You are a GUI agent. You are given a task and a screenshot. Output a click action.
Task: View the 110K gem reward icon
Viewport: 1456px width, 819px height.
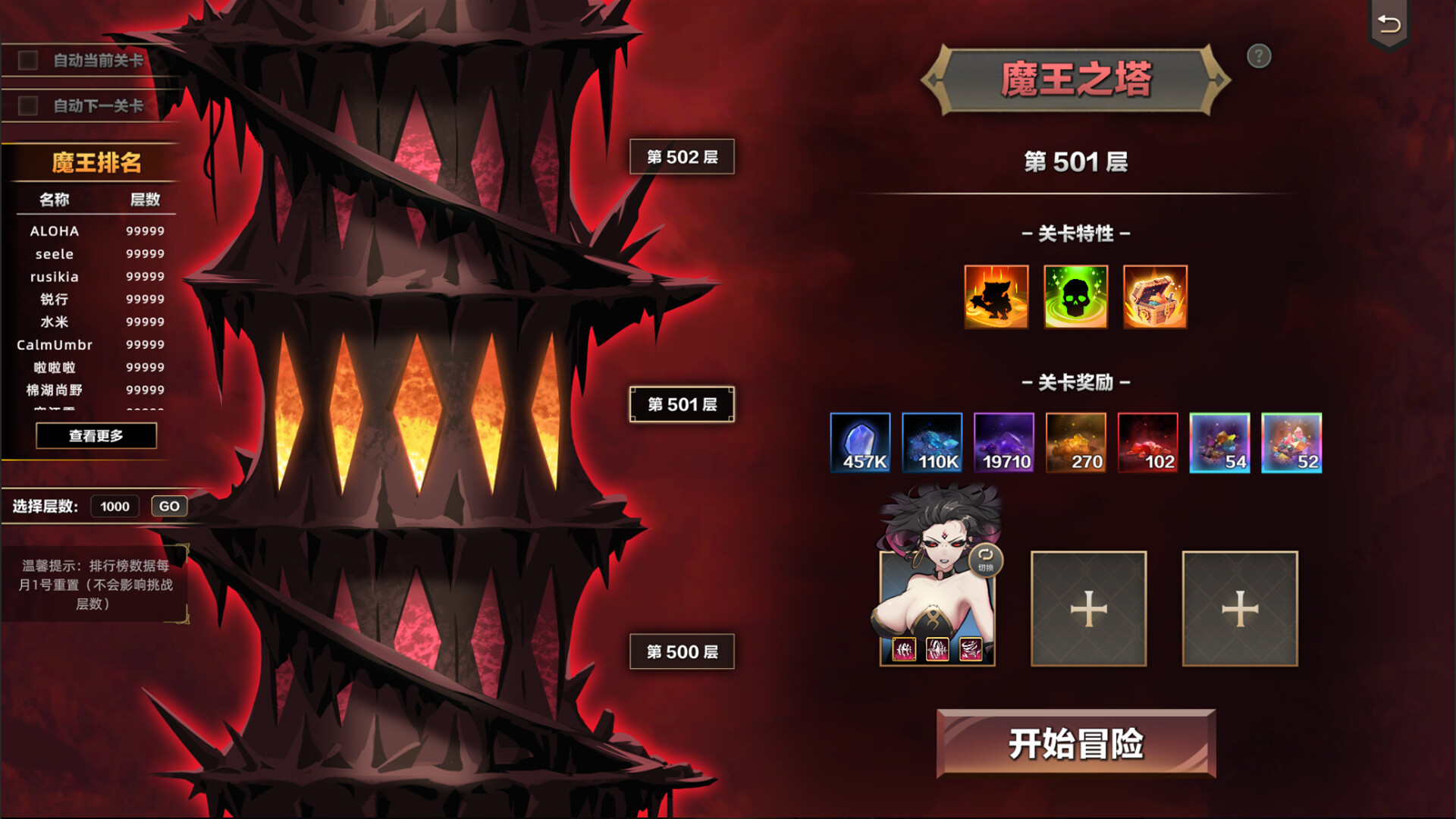933,442
